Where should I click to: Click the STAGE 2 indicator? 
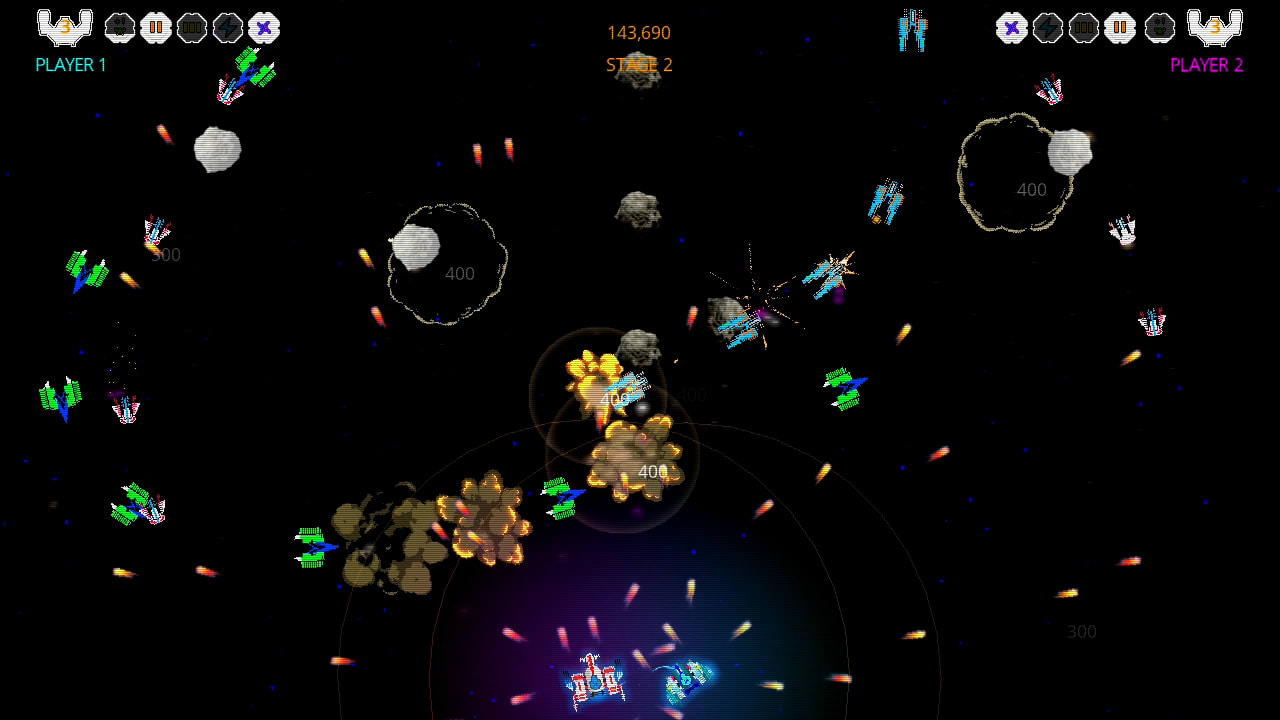pyautogui.click(x=640, y=64)
